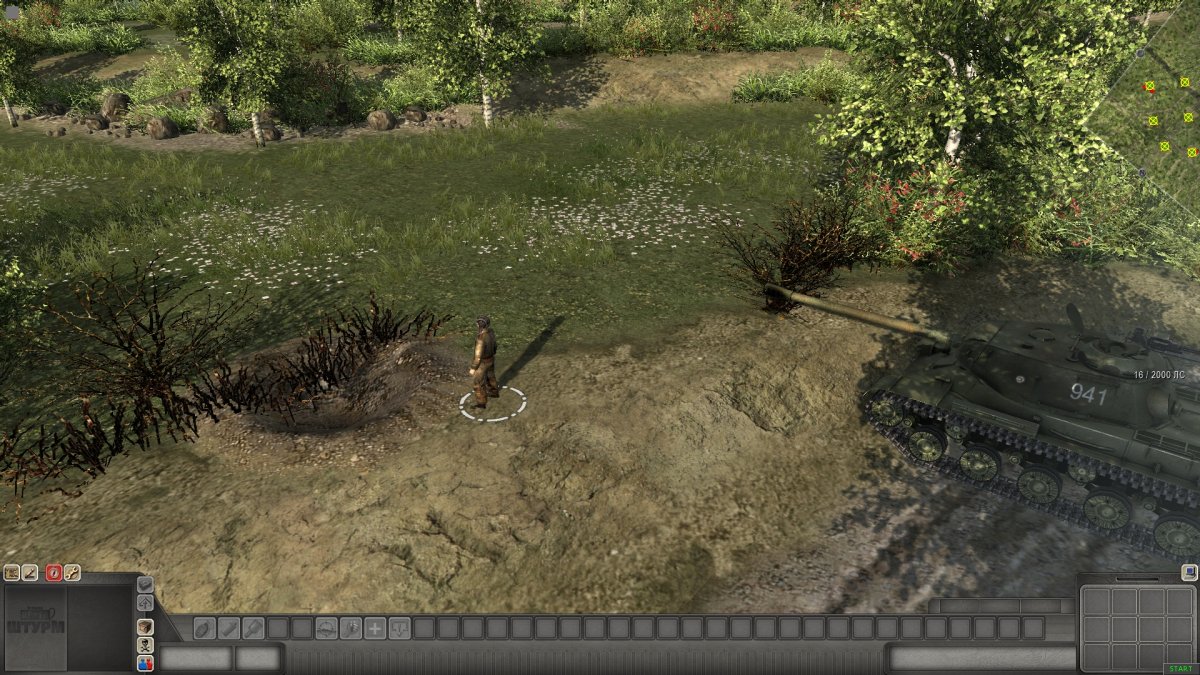
Task: Select the shovel-shaped action bar slot
Action: (x=253, y=628)
